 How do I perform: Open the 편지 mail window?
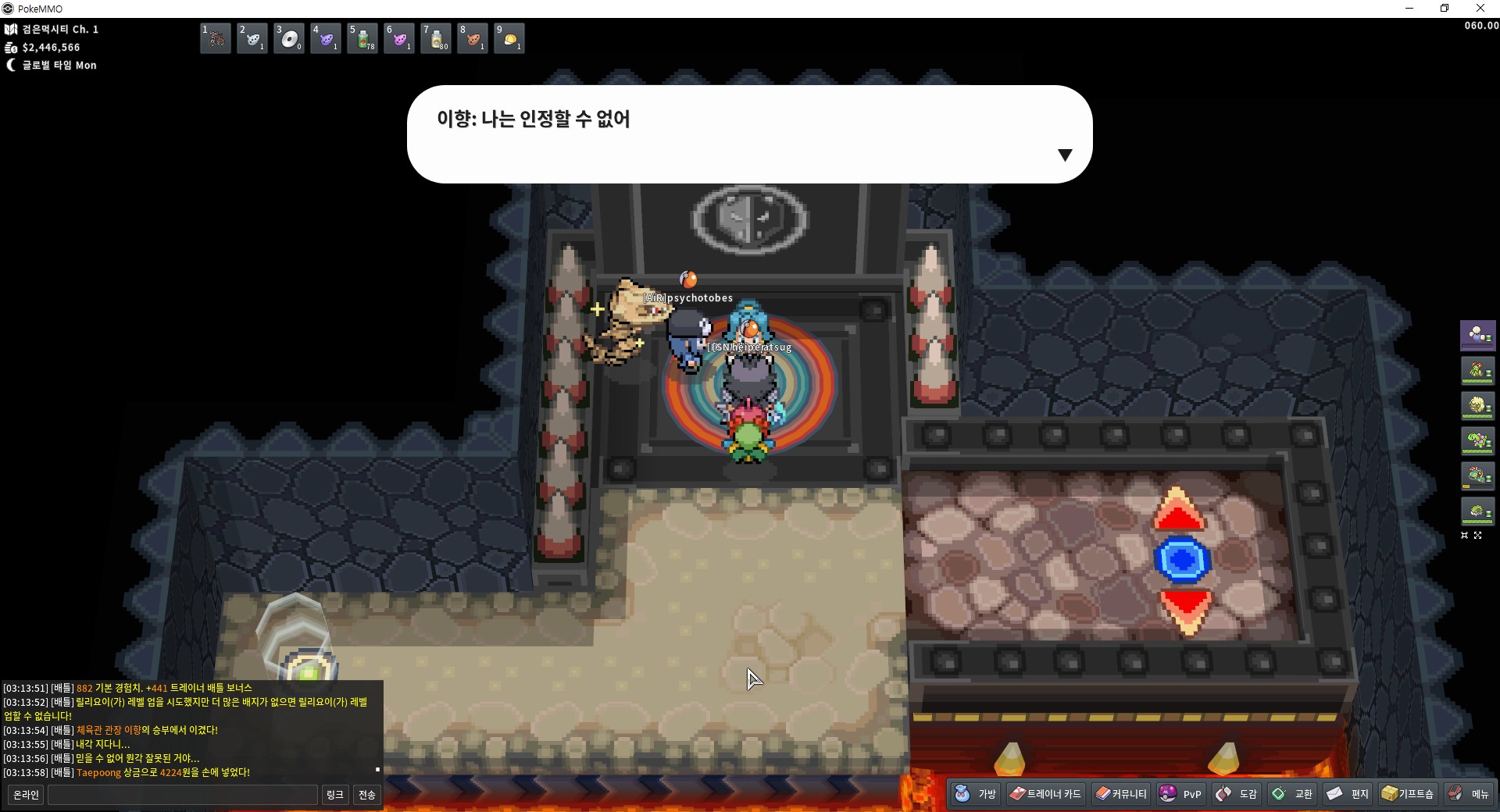coord(1348,794)
